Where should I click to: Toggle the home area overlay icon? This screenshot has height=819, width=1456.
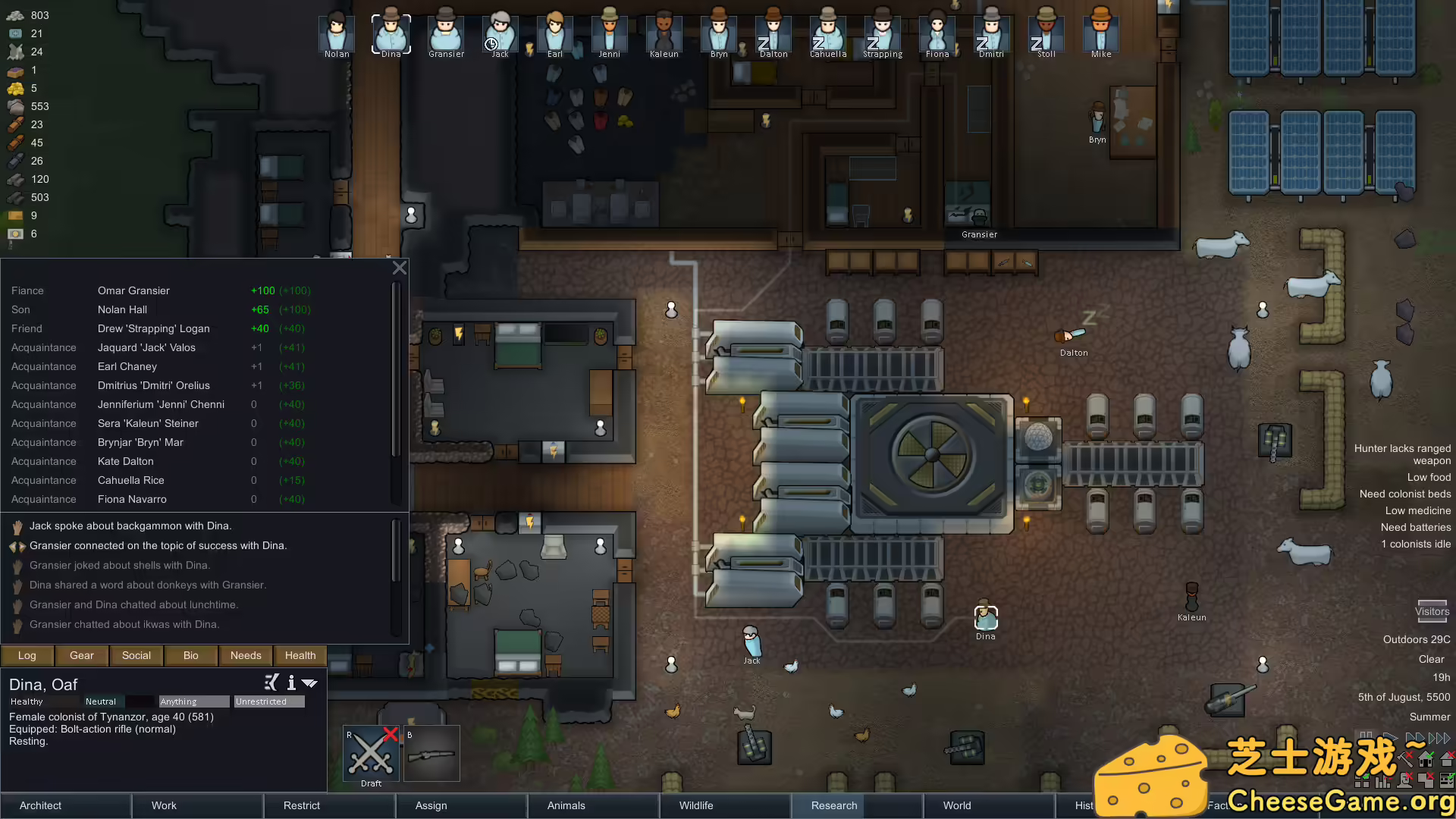pyautogui.click(x=1425, y=759)
